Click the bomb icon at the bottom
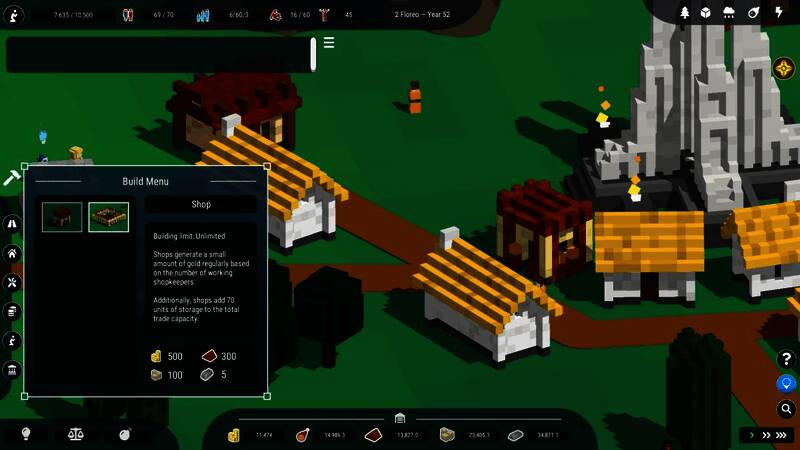The image size is (800, 450). click(x=125, y=434)
